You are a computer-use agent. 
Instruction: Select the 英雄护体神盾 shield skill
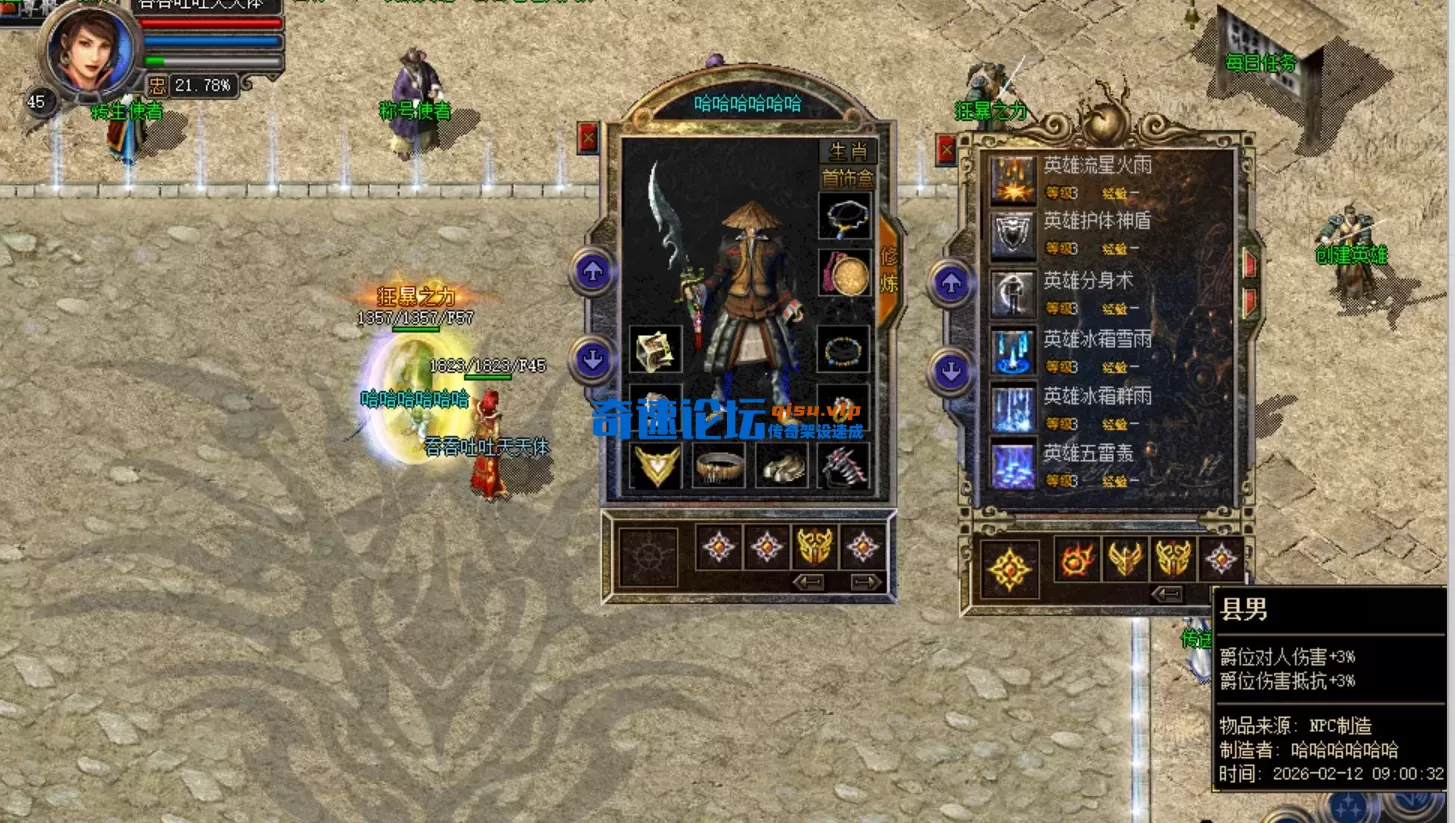click(1013, 236)
